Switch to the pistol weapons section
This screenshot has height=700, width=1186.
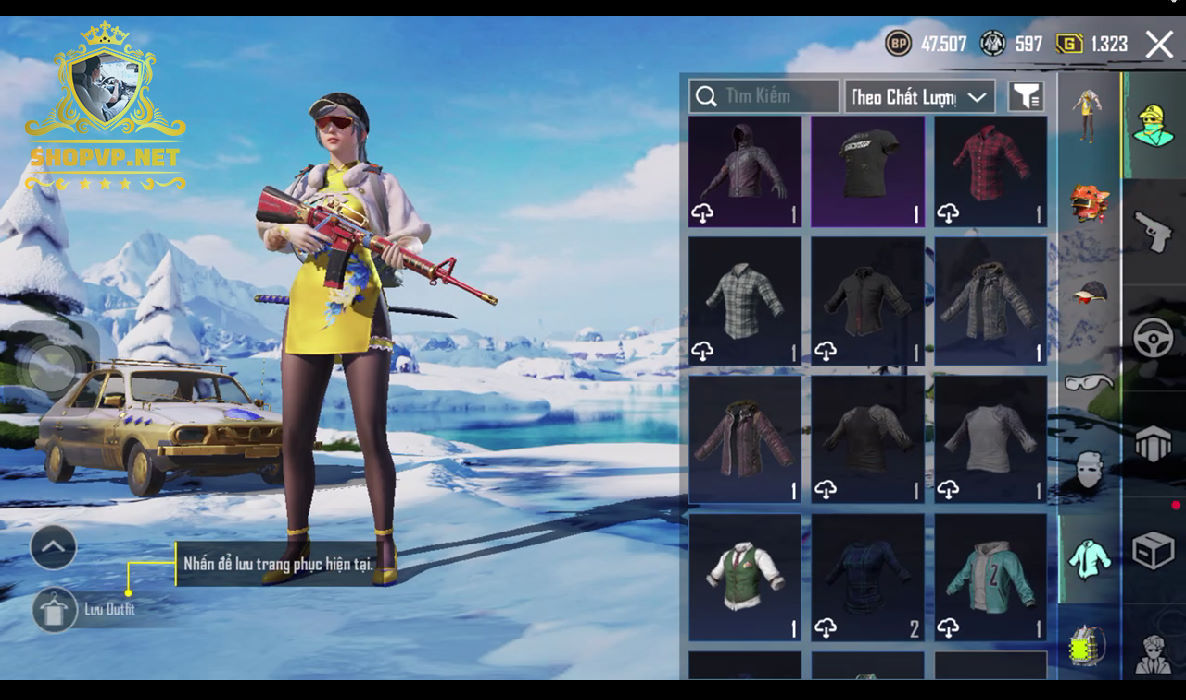pyautogui.click(x=1153, y=231)
